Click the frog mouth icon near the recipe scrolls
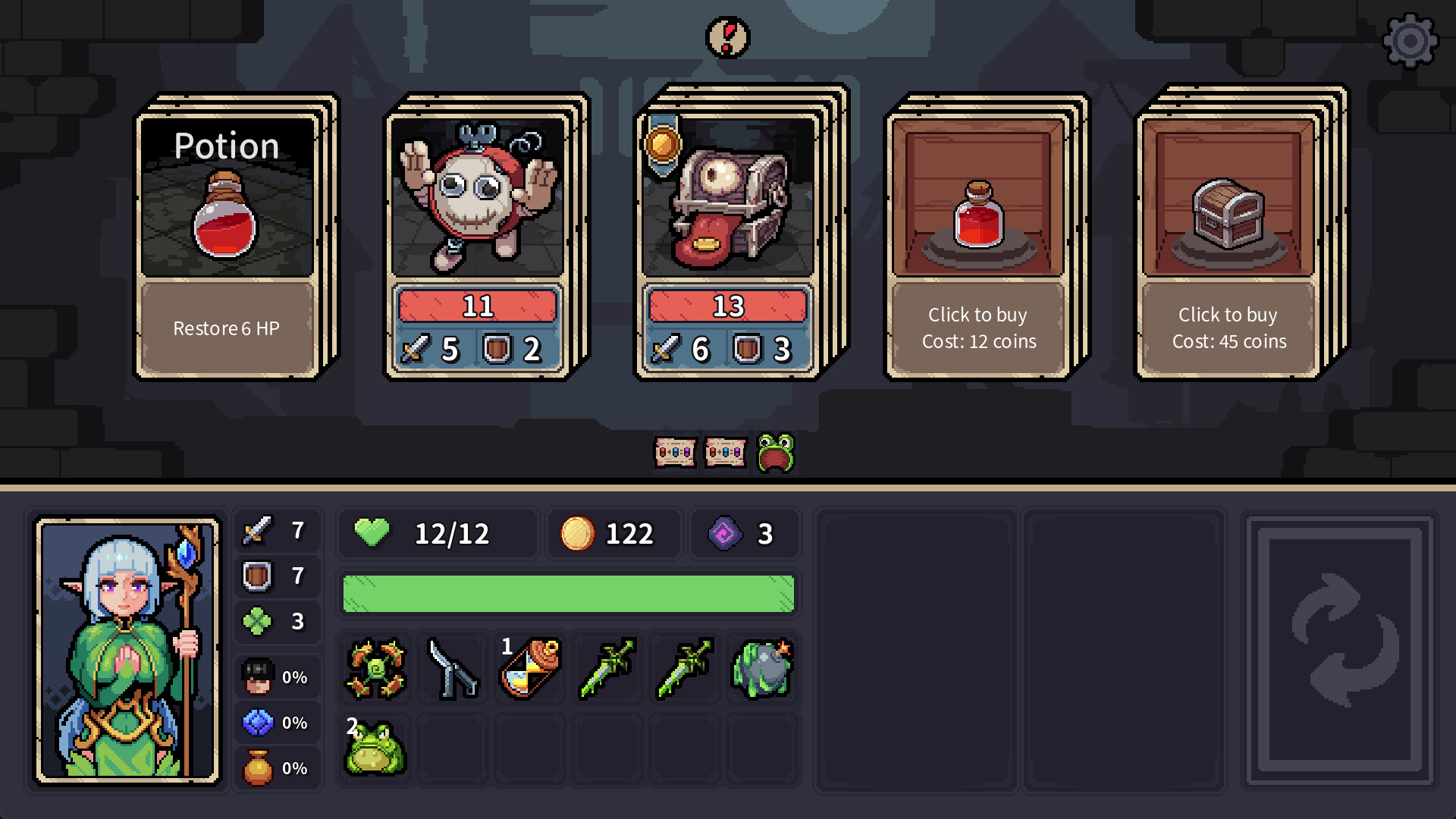Image resolution: width=1456 pixels, height=819 pixels. point(776,452)
